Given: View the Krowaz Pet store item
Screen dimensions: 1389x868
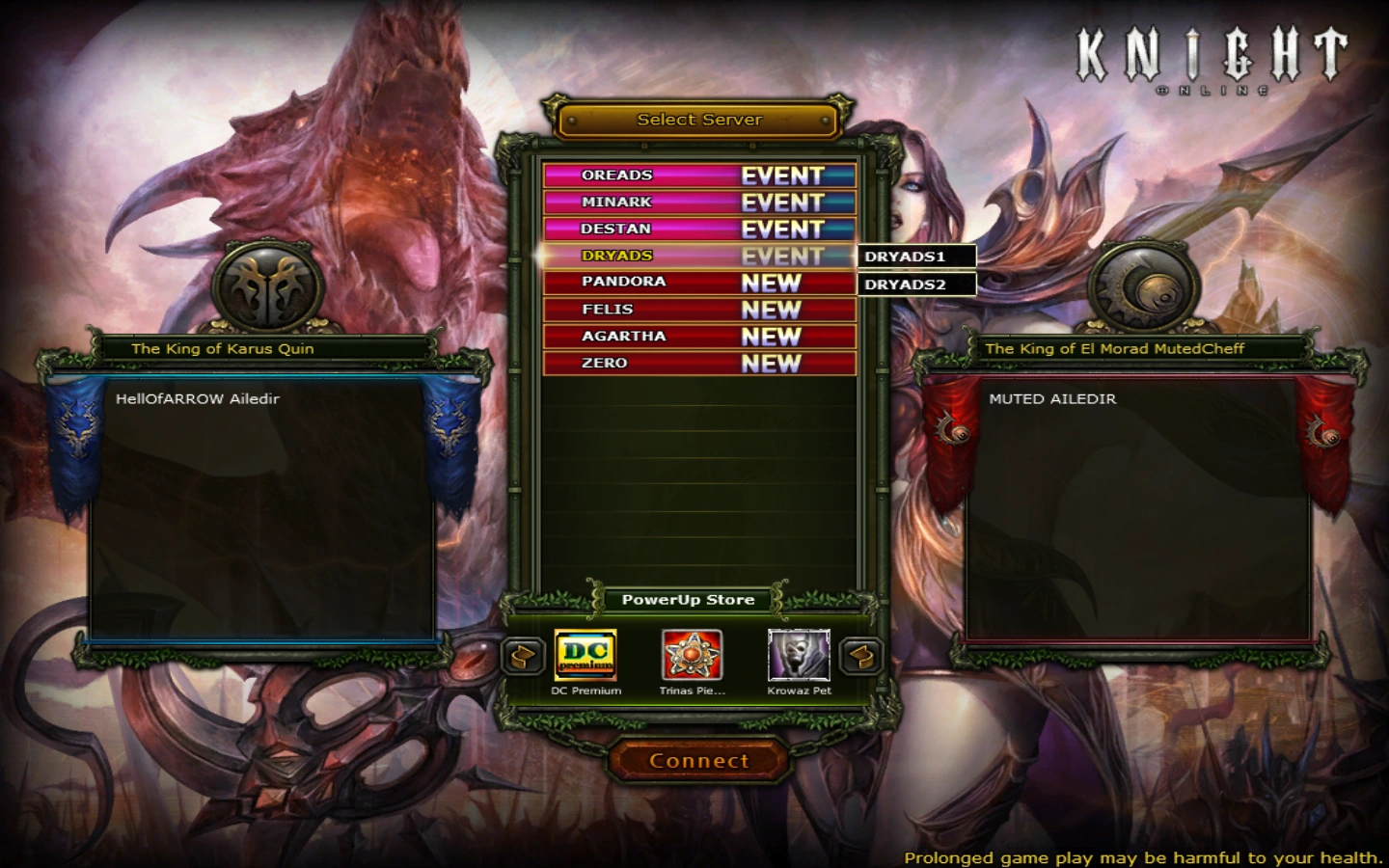Looking at the screenshot, I should 799,657.
